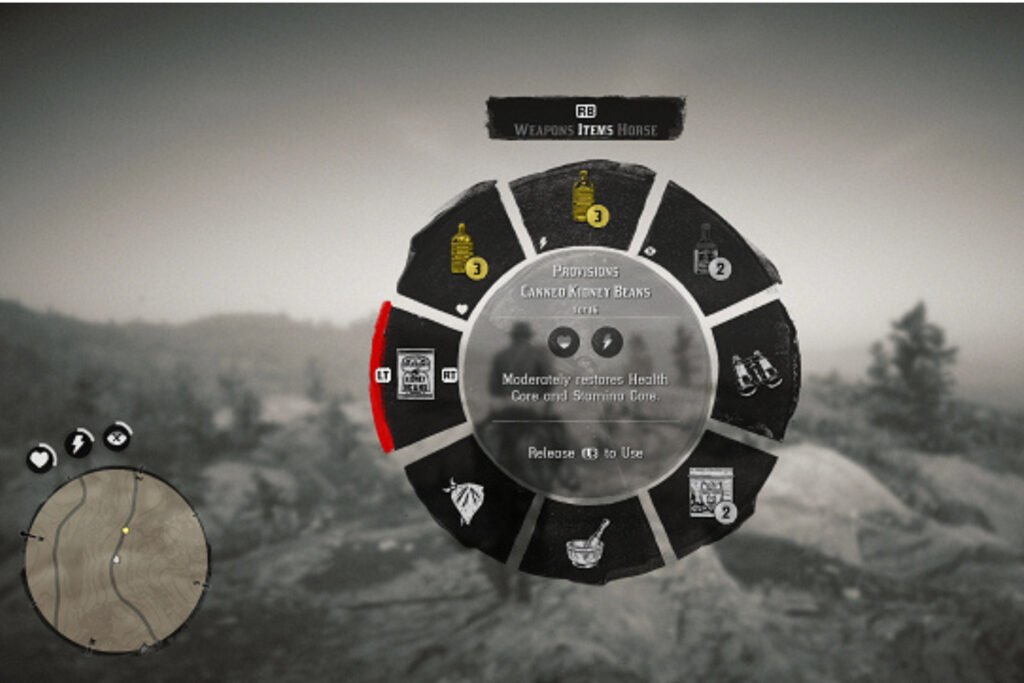Screen dimensions: 1024x683
Task: Pick the bandana mask slot
Action: pyautogui.click(x=464, y=498)
